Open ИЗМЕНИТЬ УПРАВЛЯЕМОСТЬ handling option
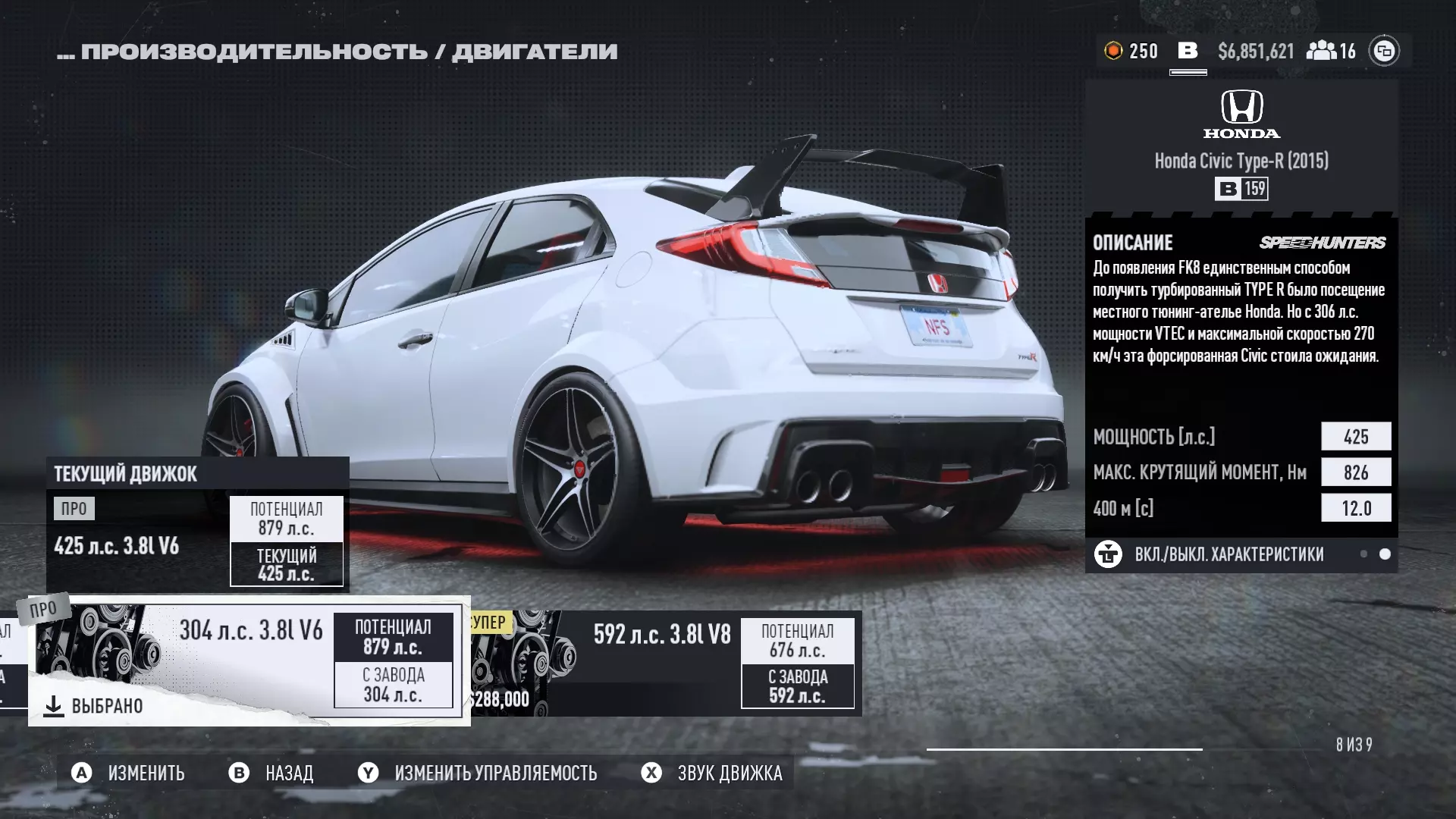Image resolution: width=1456 pixels, height=819 pixels. (x=495, y=773)
